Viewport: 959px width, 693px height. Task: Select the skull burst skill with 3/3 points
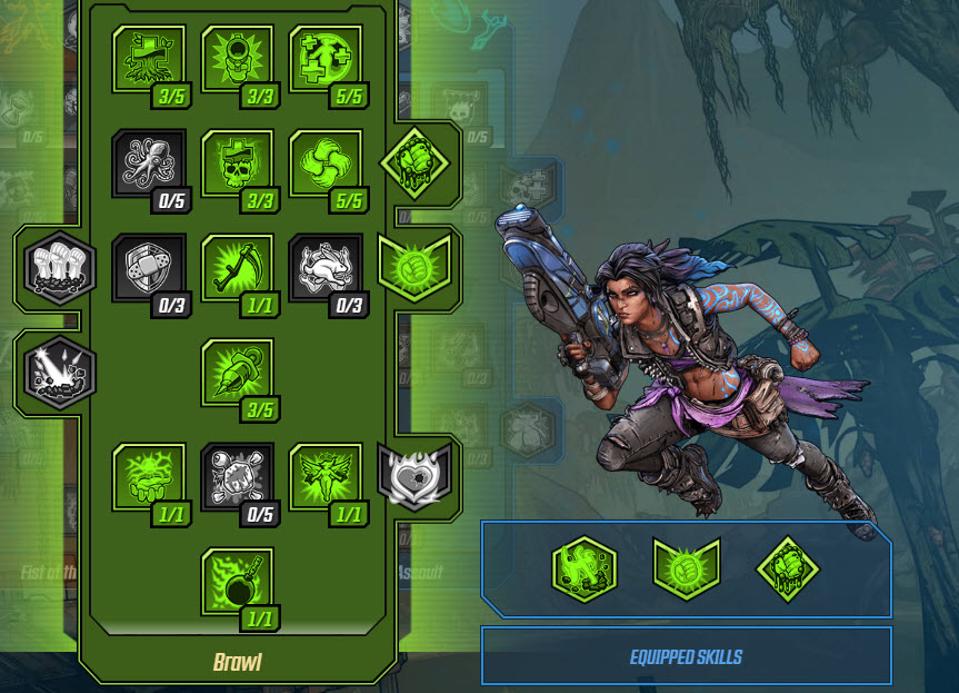coord(238,59)
